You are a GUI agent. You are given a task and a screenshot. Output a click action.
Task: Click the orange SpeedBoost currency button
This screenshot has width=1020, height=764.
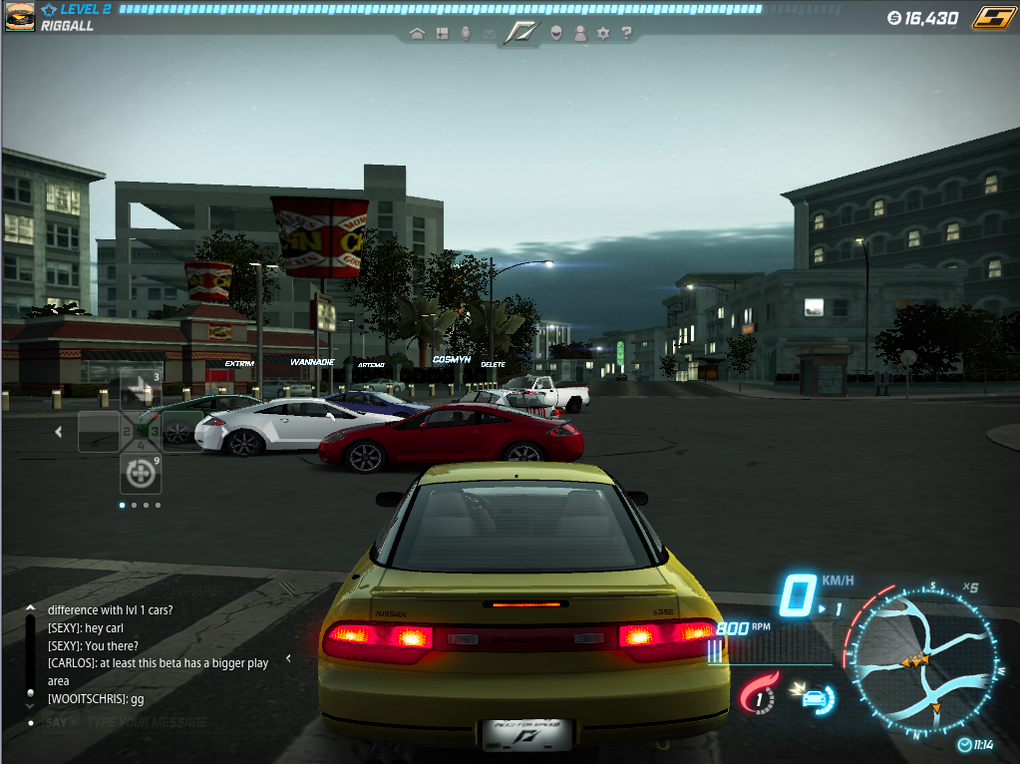[993, 17]
